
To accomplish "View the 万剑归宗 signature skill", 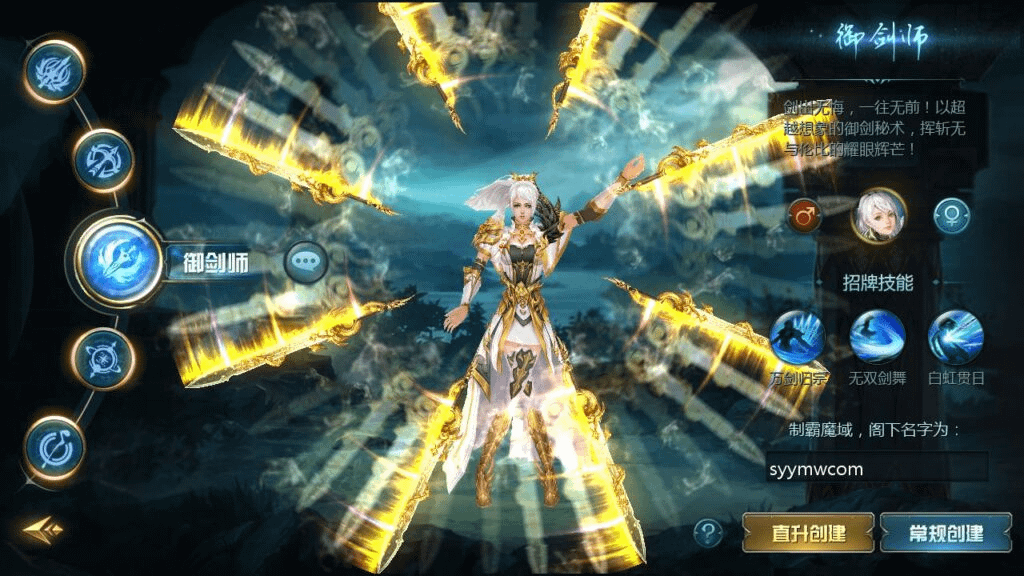I will 797,337.
